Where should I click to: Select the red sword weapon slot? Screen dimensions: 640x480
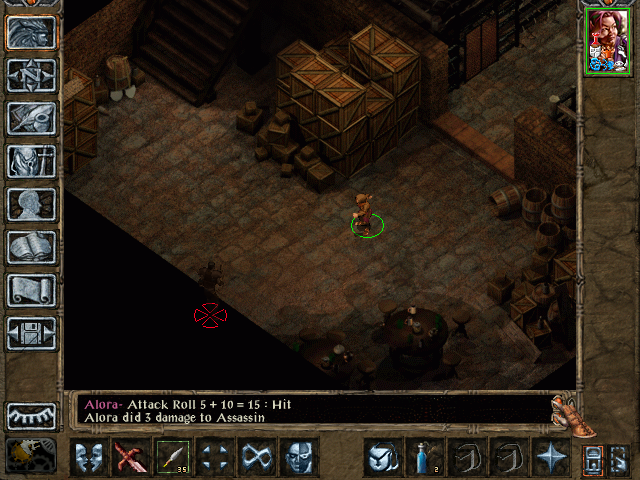coord(131,458)
